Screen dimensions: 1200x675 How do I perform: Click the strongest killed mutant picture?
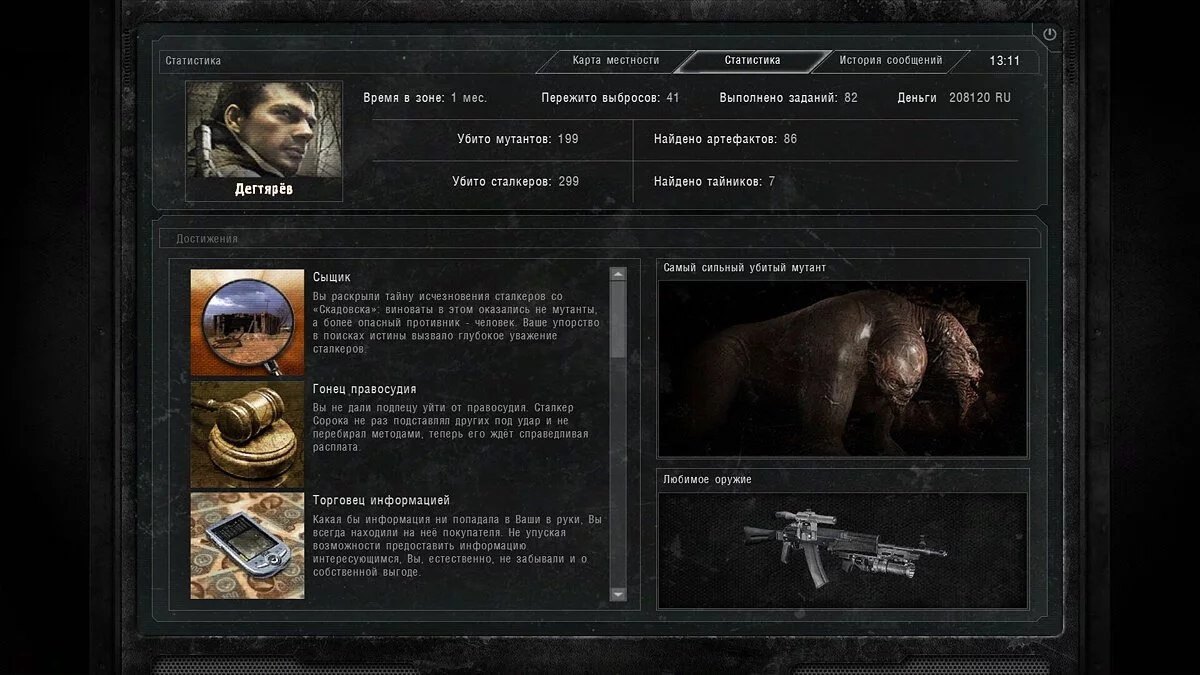(x=842, y=368)
